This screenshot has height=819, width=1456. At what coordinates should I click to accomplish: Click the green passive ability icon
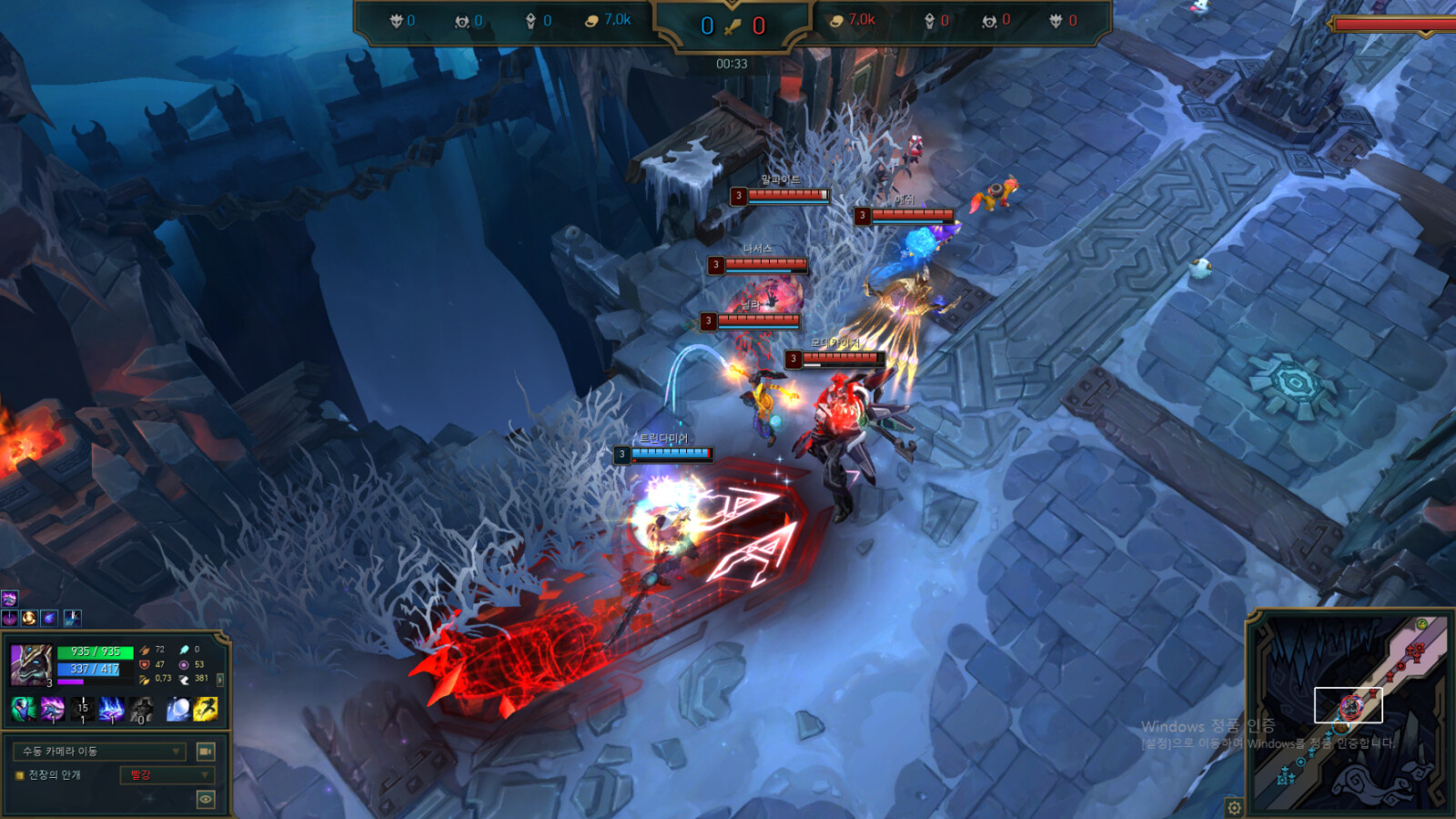(23, 708)
